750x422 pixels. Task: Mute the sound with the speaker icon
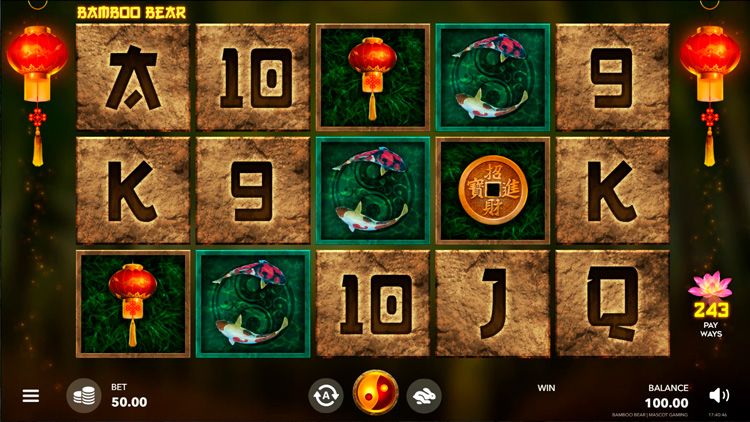(718, 395)
